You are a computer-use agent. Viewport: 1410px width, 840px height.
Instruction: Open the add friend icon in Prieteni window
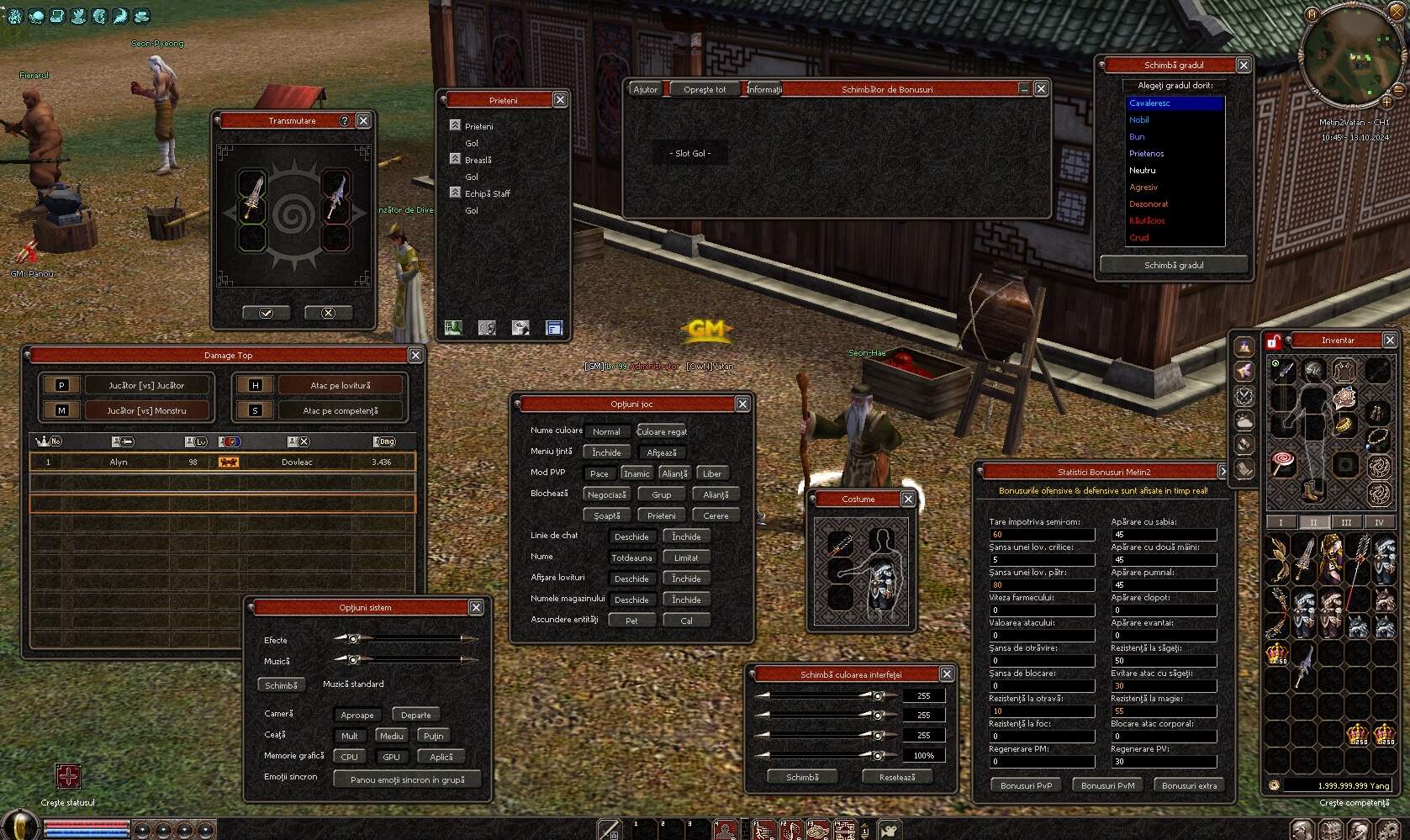click(x=454, y=328)
